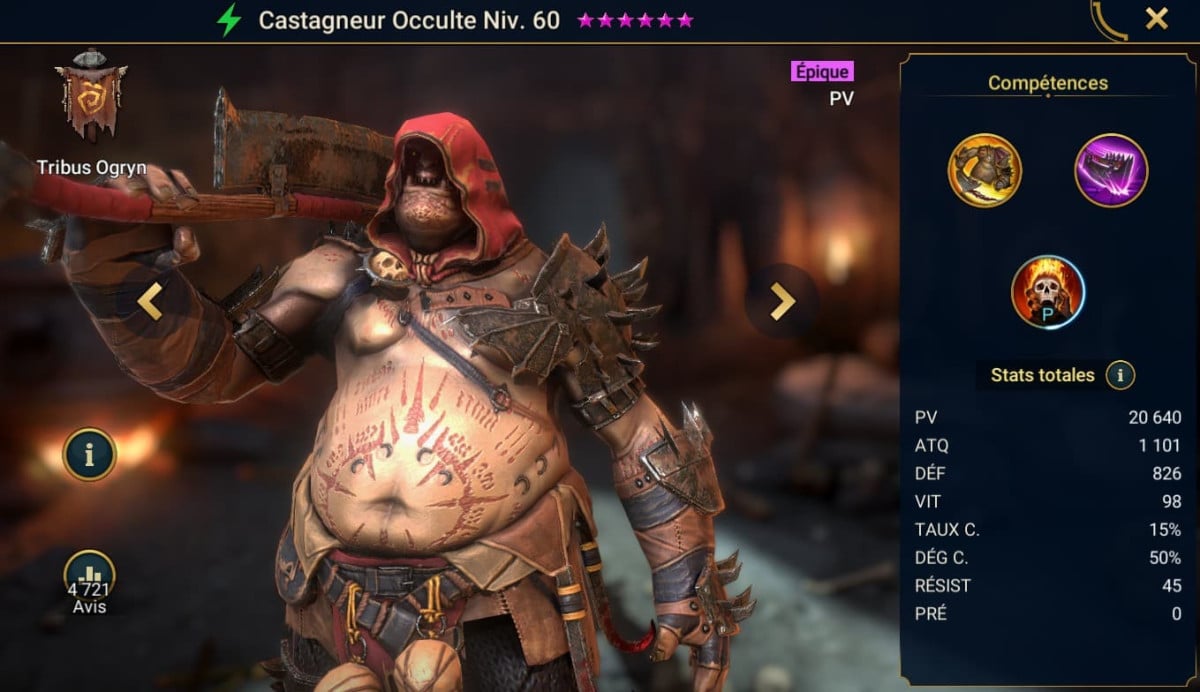This screenshot has width=1200, height=692.
Task: Select the Tribus Ogryn faction banner
Action: (91, 98)
